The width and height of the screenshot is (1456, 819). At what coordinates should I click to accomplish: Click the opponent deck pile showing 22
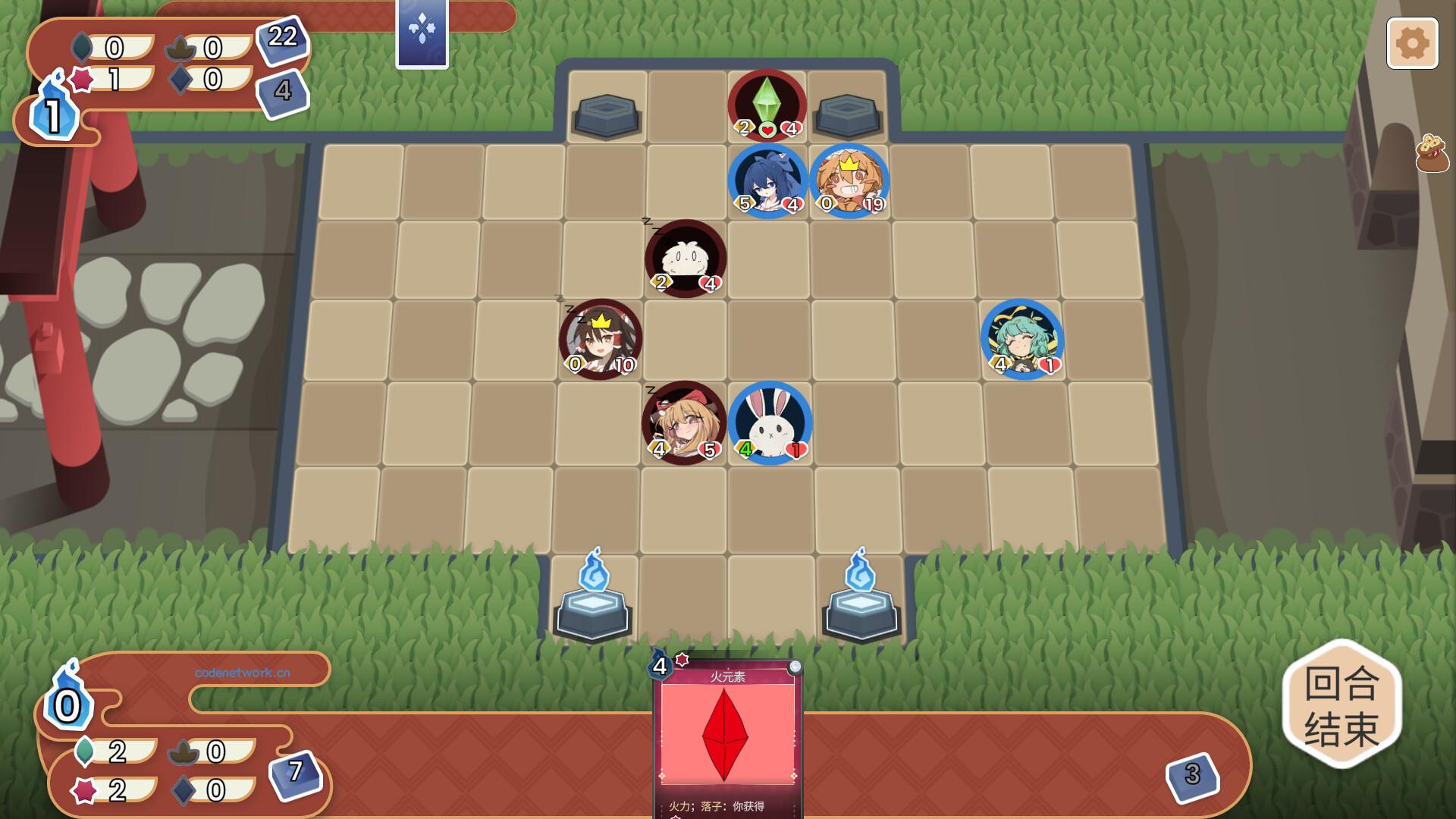(282, 38)
